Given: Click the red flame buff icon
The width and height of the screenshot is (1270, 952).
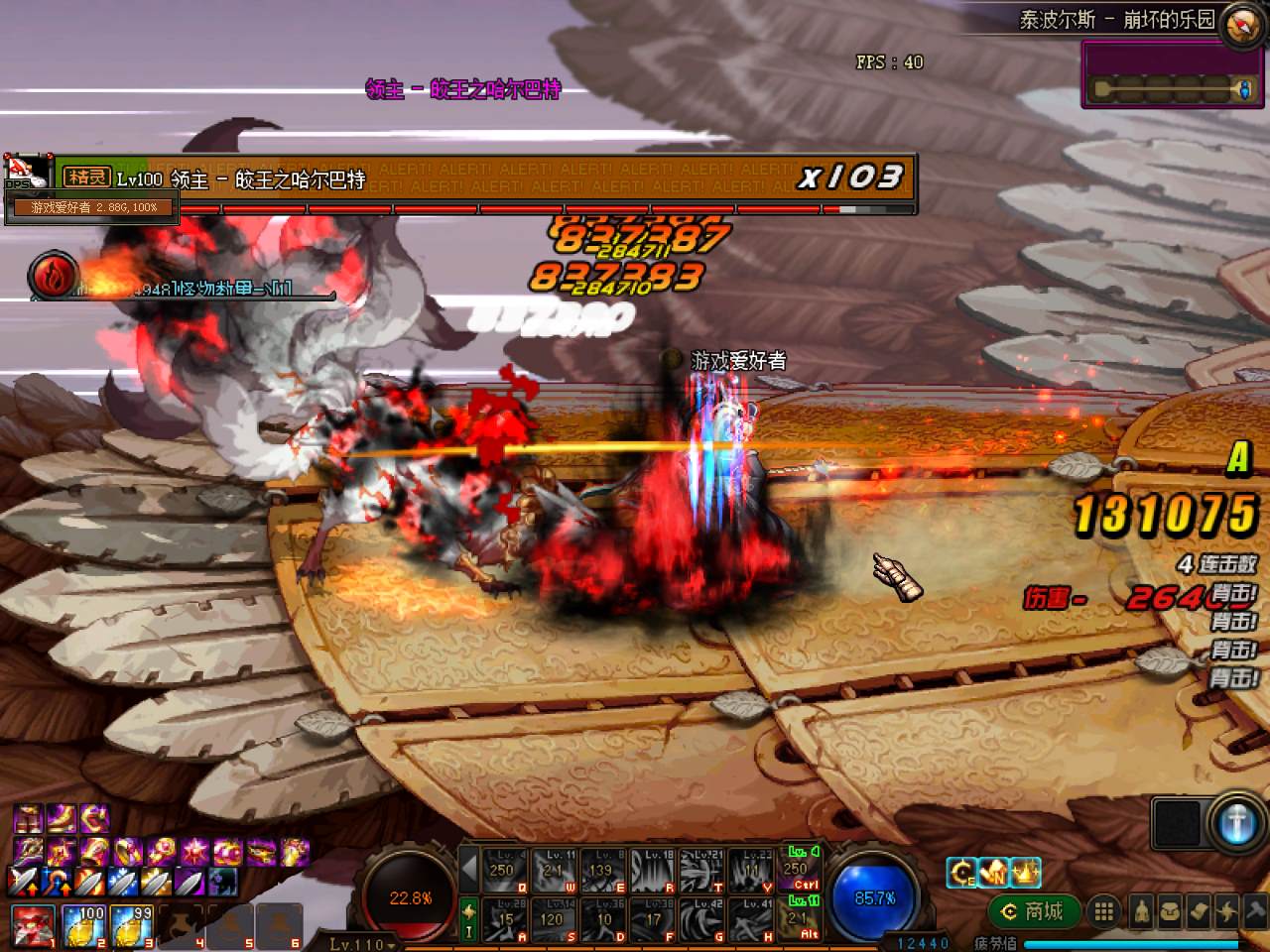Looking at the screenshot, I should pos(52,275).
